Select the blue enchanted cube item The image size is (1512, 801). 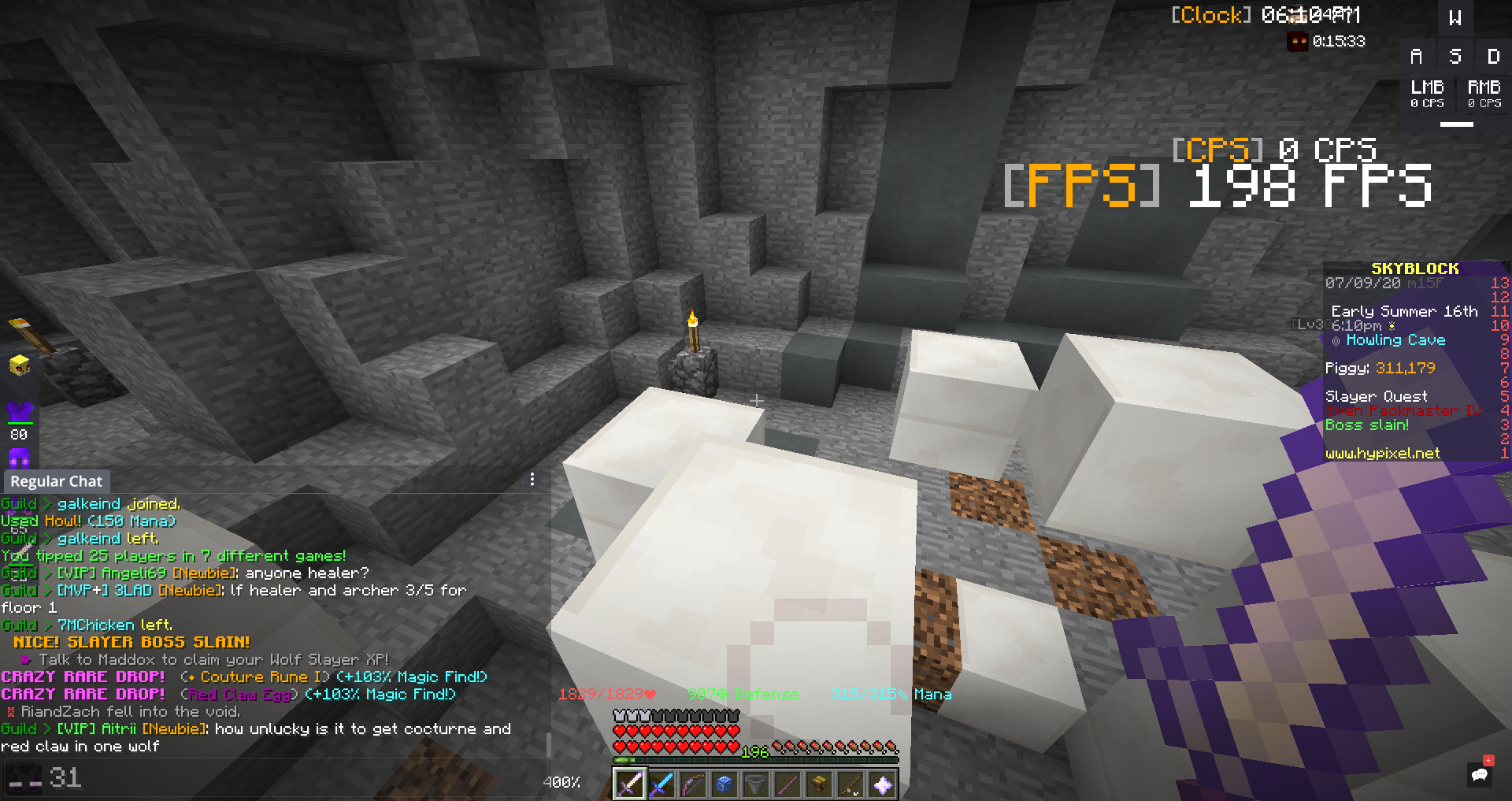click(x=724, y=784)
